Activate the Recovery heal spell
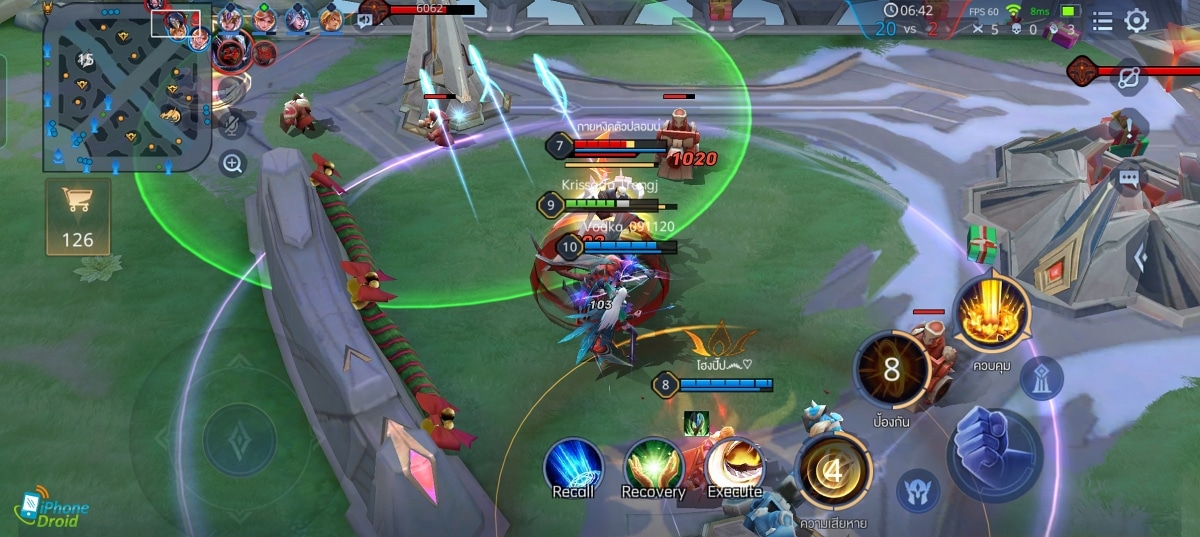The image size is (1200, 537). click(653, 468)
